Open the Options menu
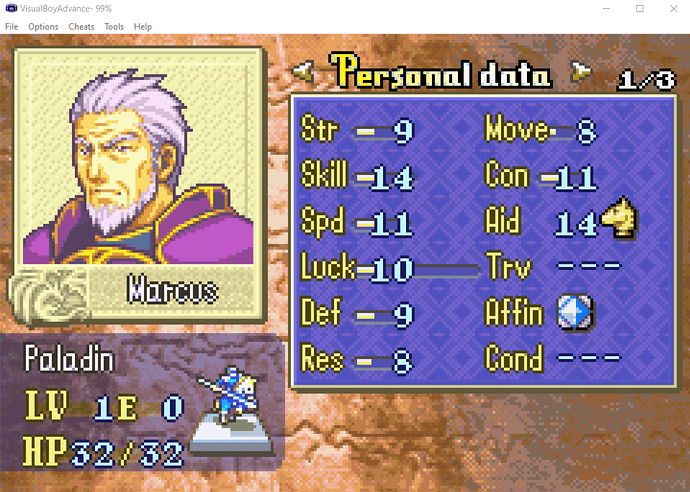Image resolution: width=690 pixels, height=492 pixels. [x=43, y=26]
